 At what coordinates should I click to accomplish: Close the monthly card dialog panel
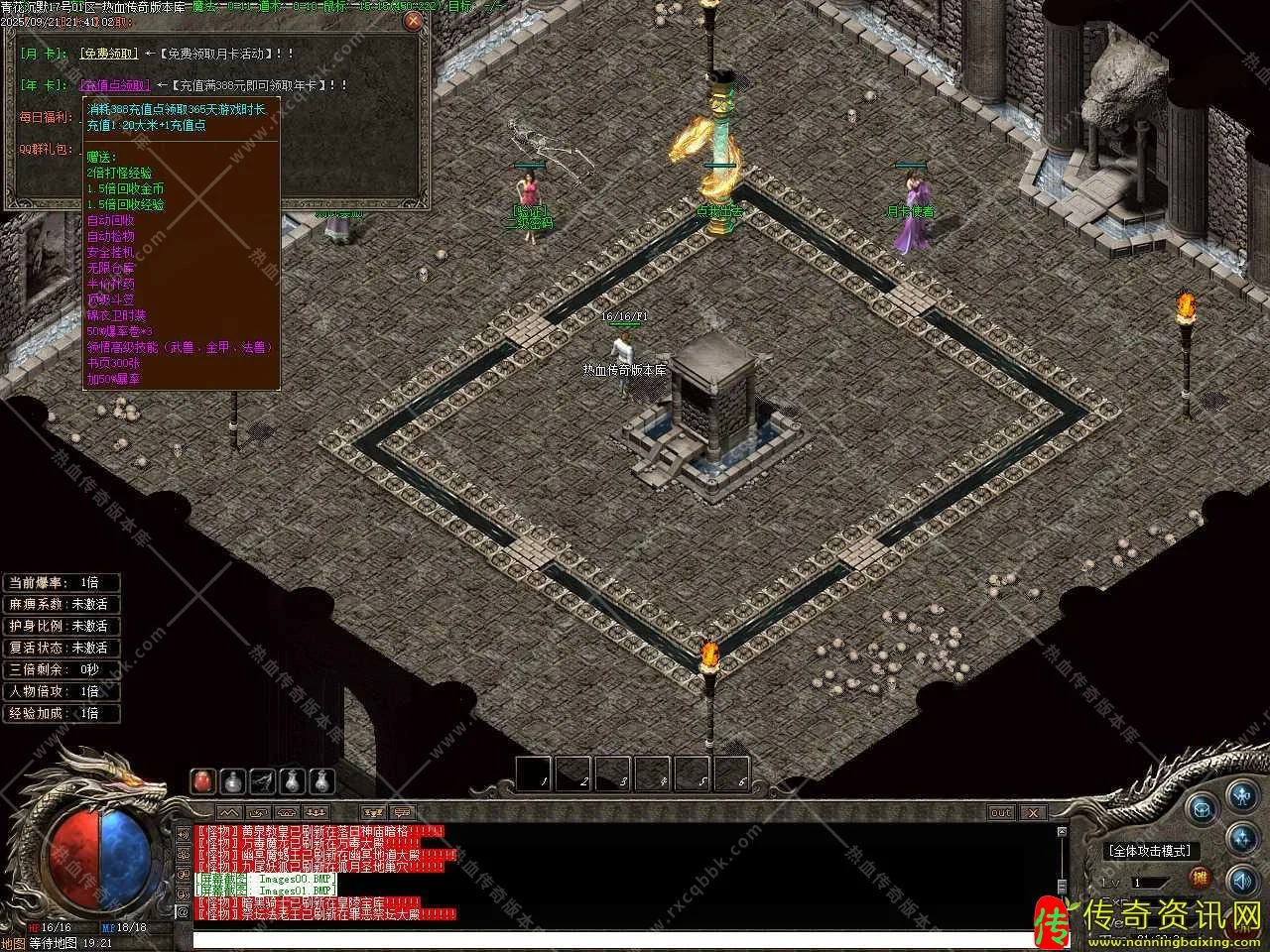(x=413, y=20)
